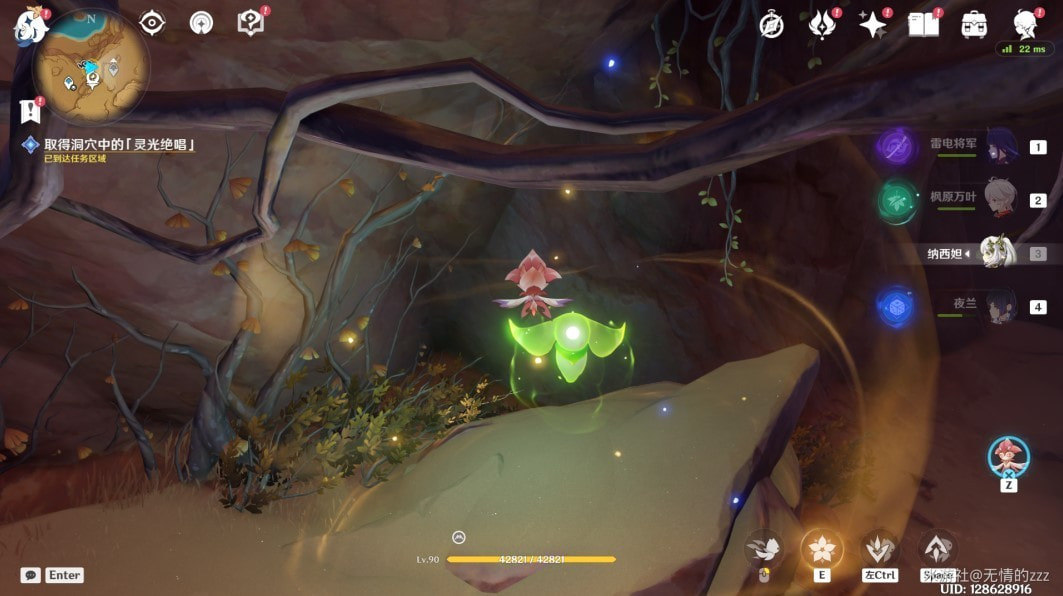Open the bookmark icon under the Paimon menu
The height and width of the screenshot is (596, 1063).
point(28,111)
